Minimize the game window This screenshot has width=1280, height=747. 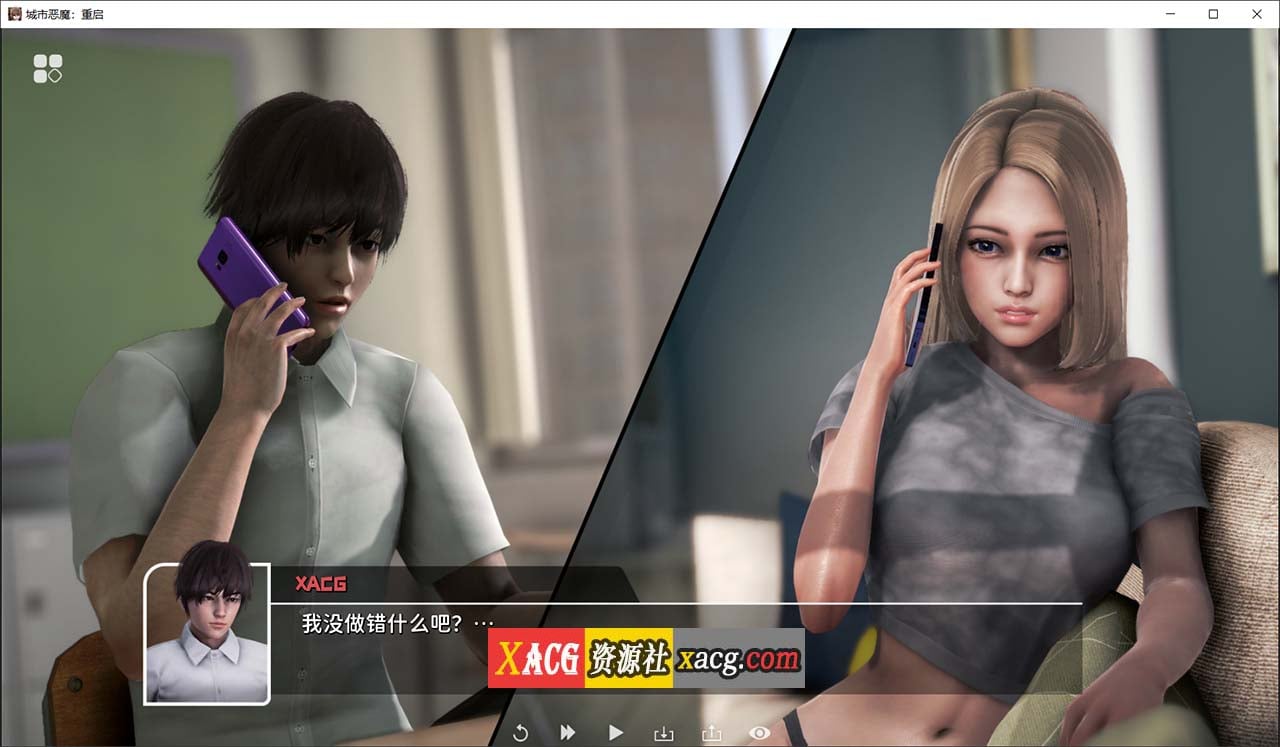(1170, 14)
